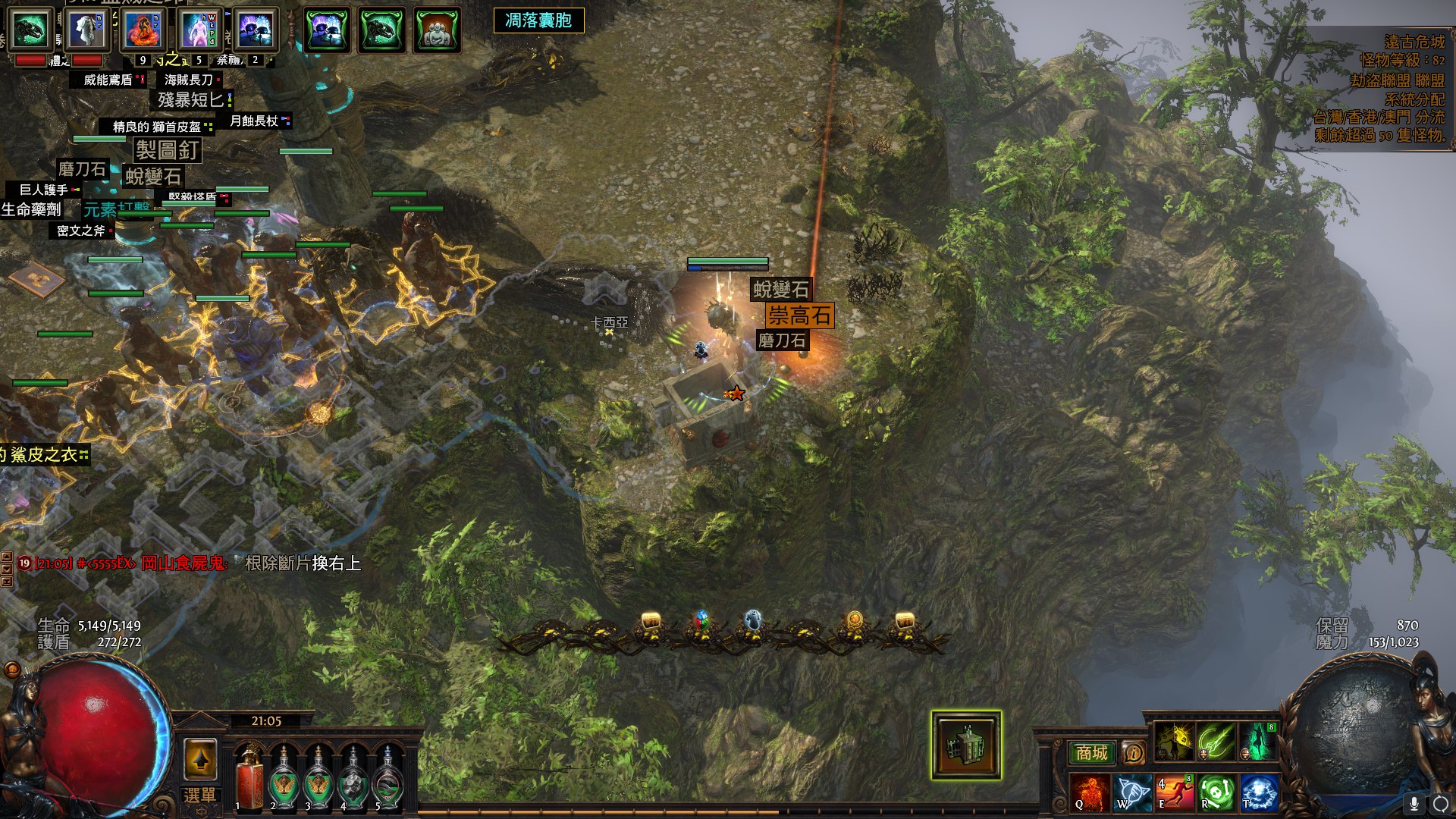Click the circular arrows refresh icon
The height and width of the screenshot is (819, 1456).
point(1440,803)
